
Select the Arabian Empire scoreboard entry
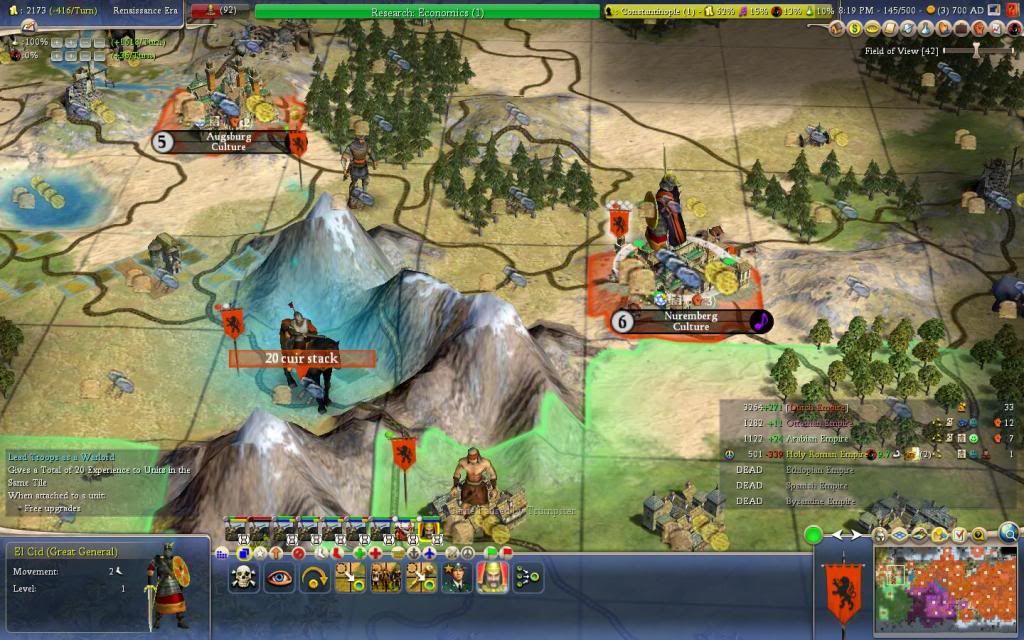(816, 438)
